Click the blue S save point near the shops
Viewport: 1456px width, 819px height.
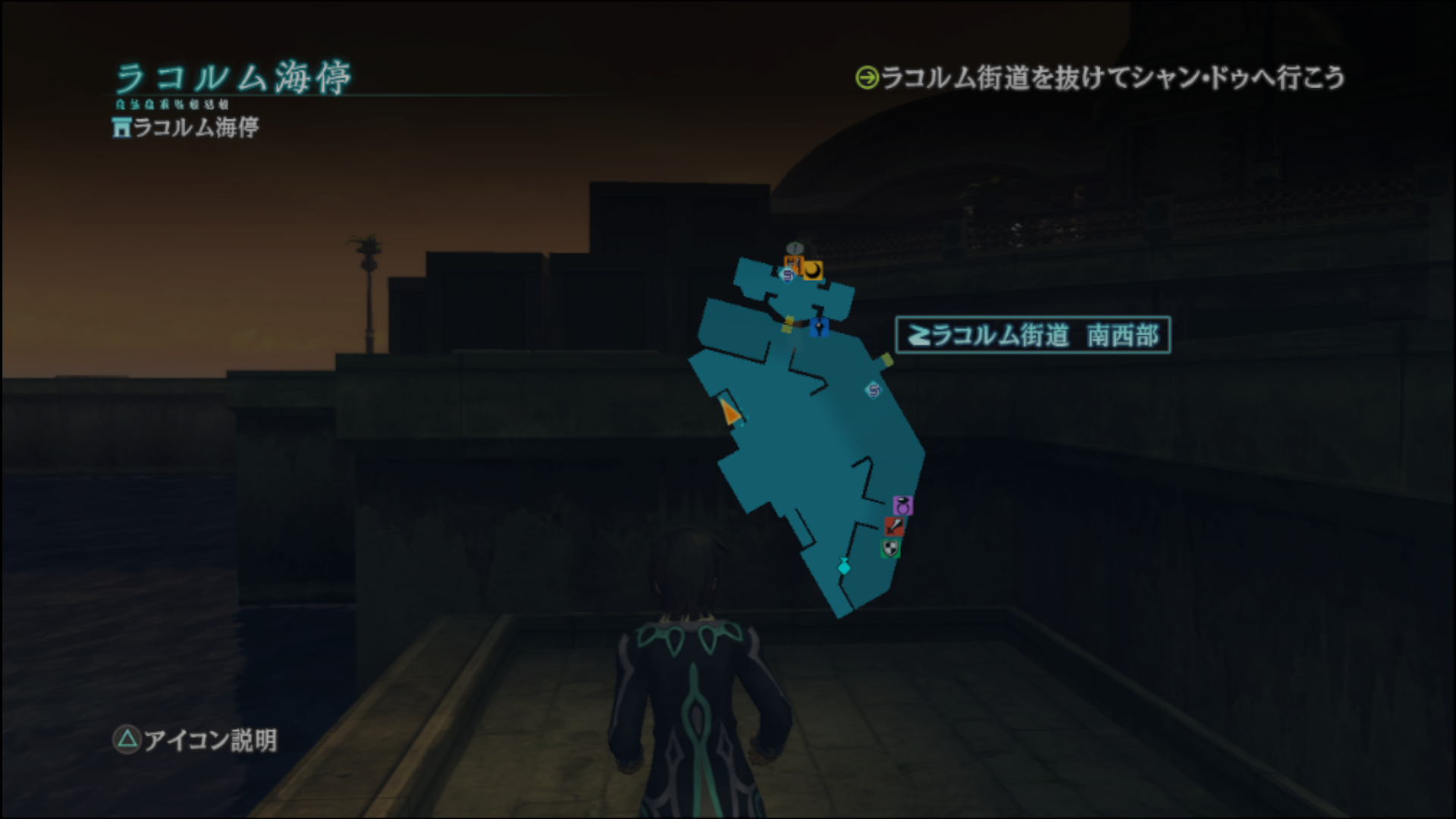[788, 275]
